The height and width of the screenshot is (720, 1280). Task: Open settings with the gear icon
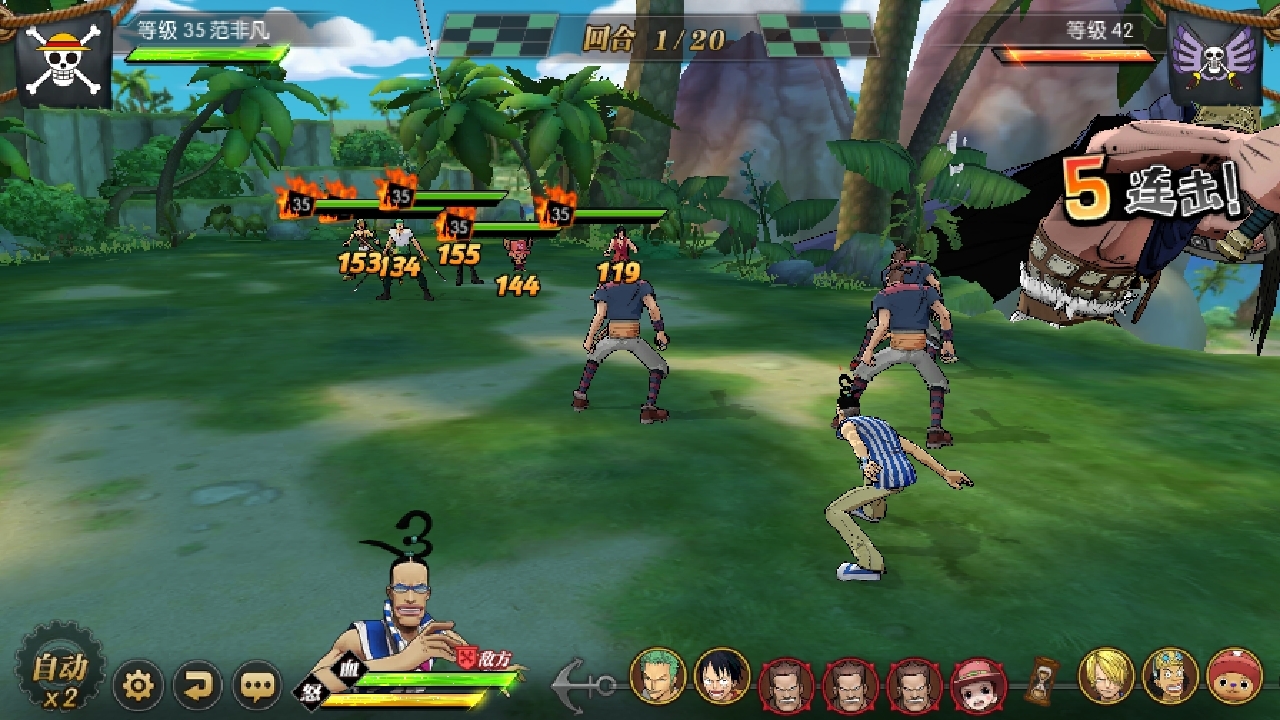(138, 686)
